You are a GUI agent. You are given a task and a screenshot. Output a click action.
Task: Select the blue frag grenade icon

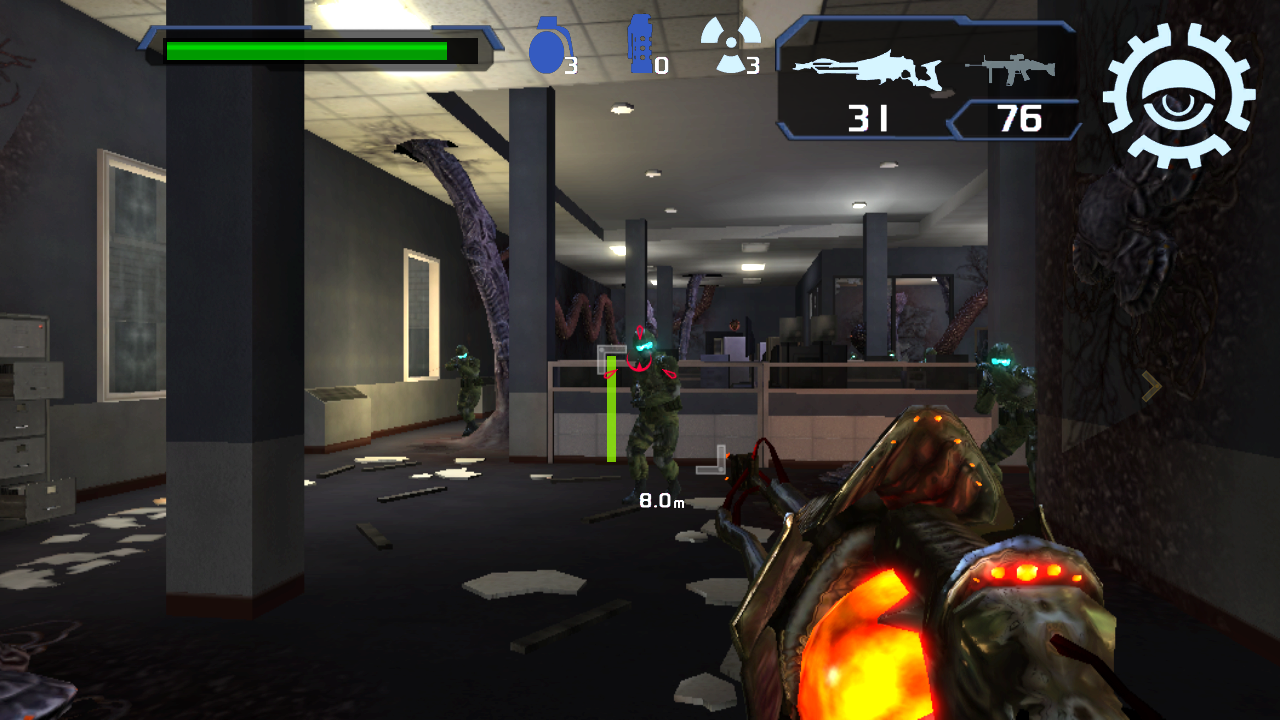click(546, 48)
